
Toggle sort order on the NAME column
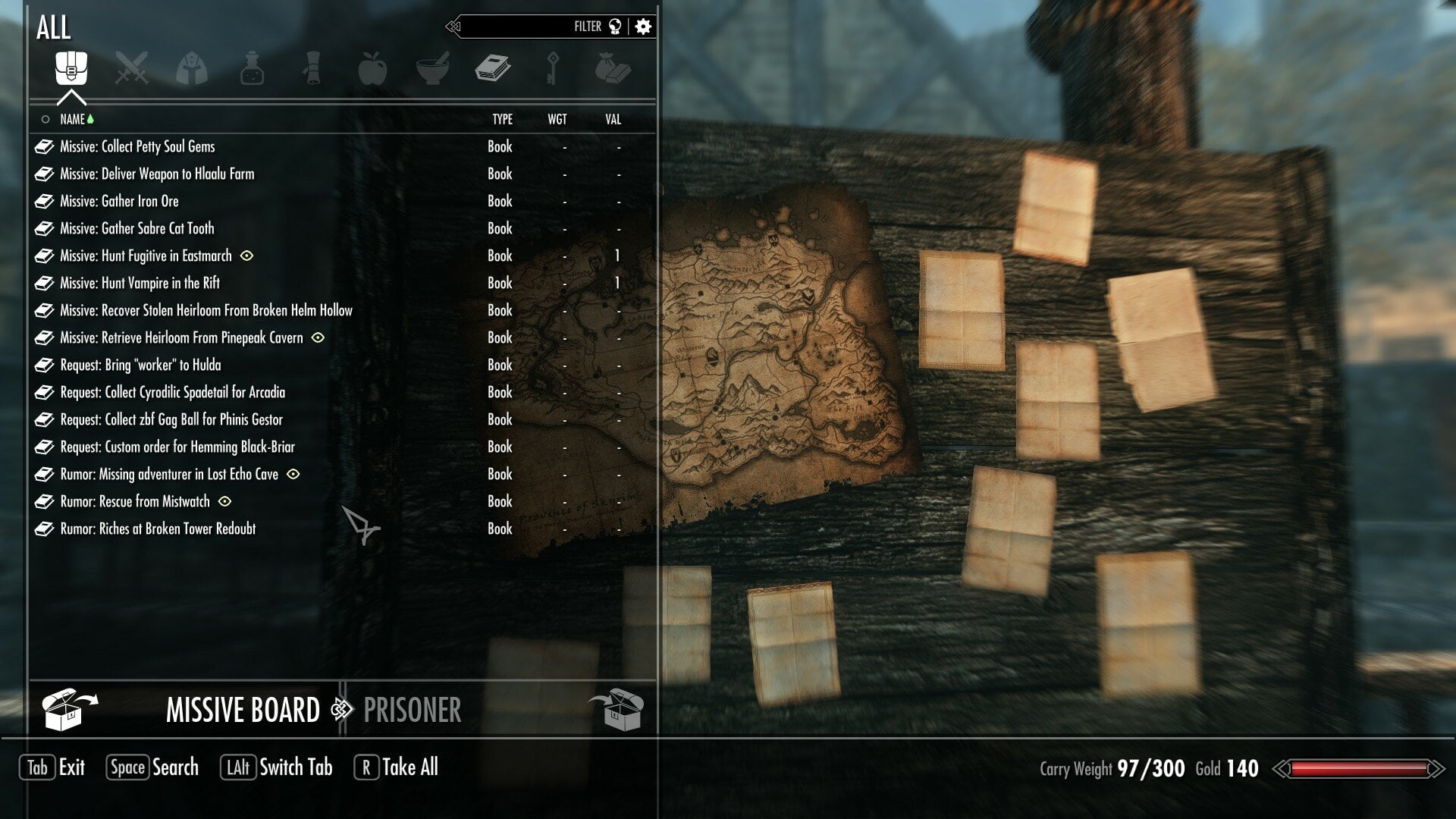coord(78,119)
